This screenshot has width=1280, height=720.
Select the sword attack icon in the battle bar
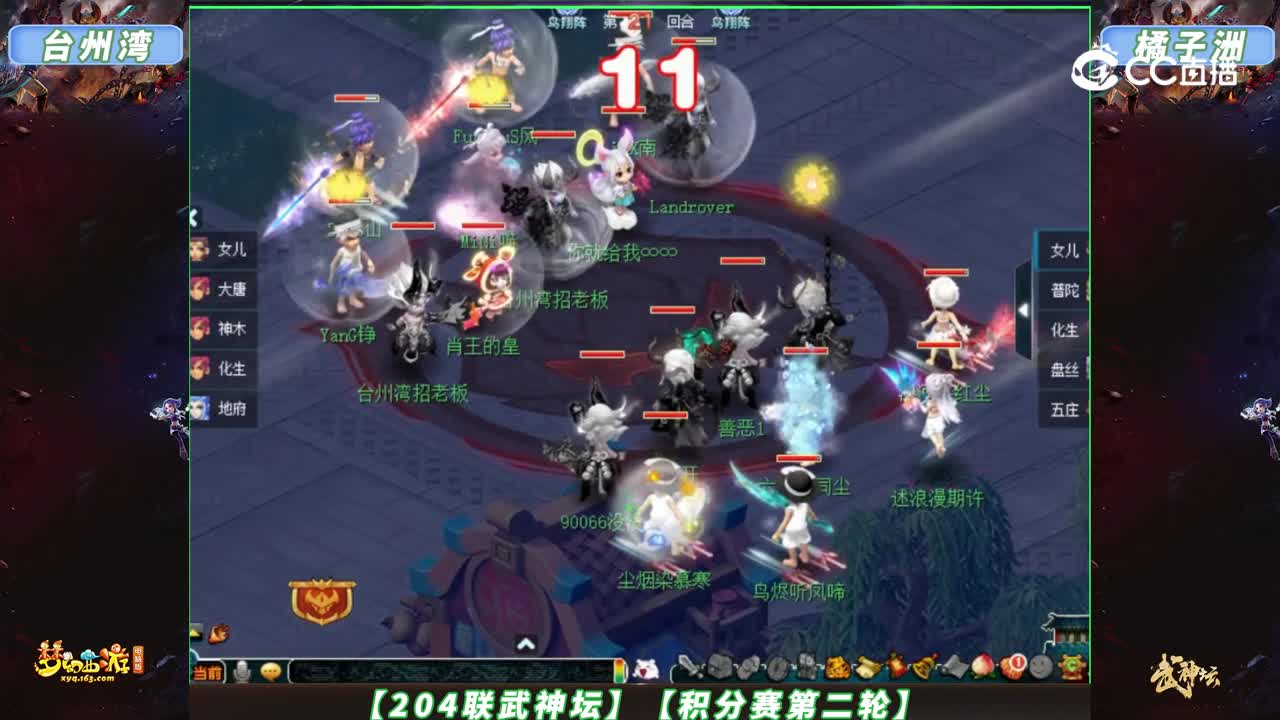pyautogui.click(x=688, y=666)
